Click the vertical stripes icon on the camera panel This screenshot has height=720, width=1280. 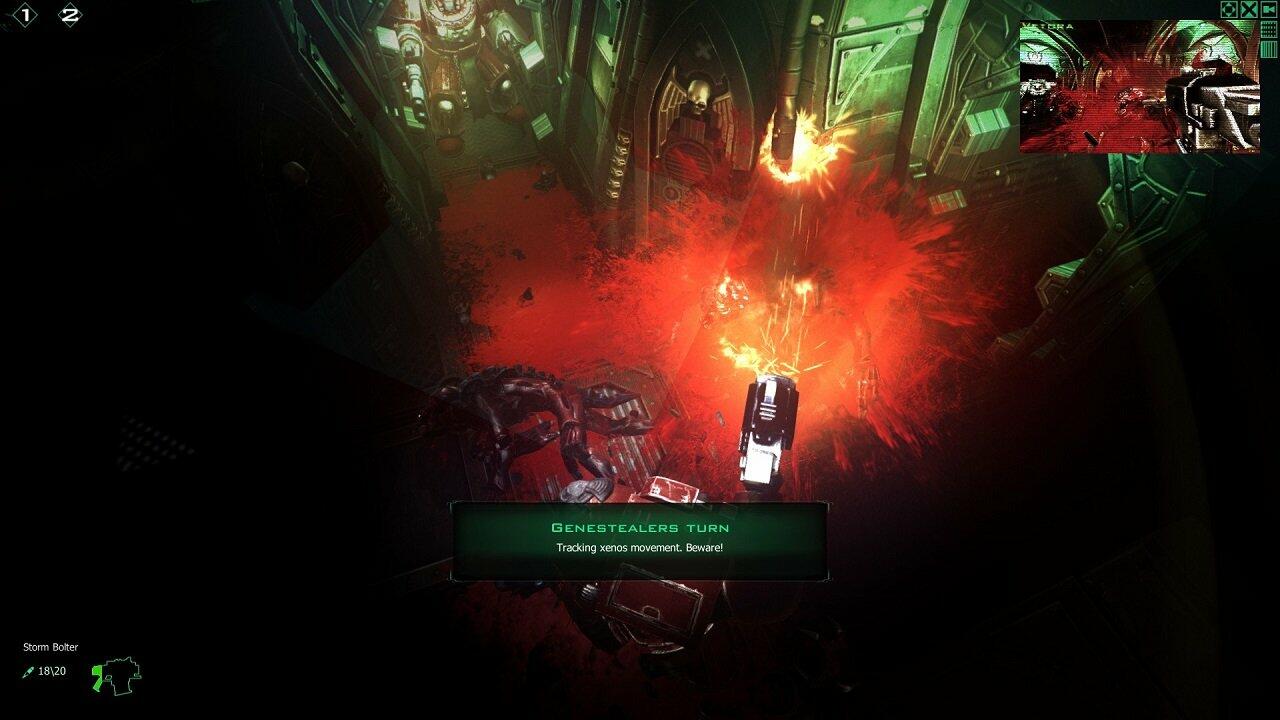click(1268, 48)
